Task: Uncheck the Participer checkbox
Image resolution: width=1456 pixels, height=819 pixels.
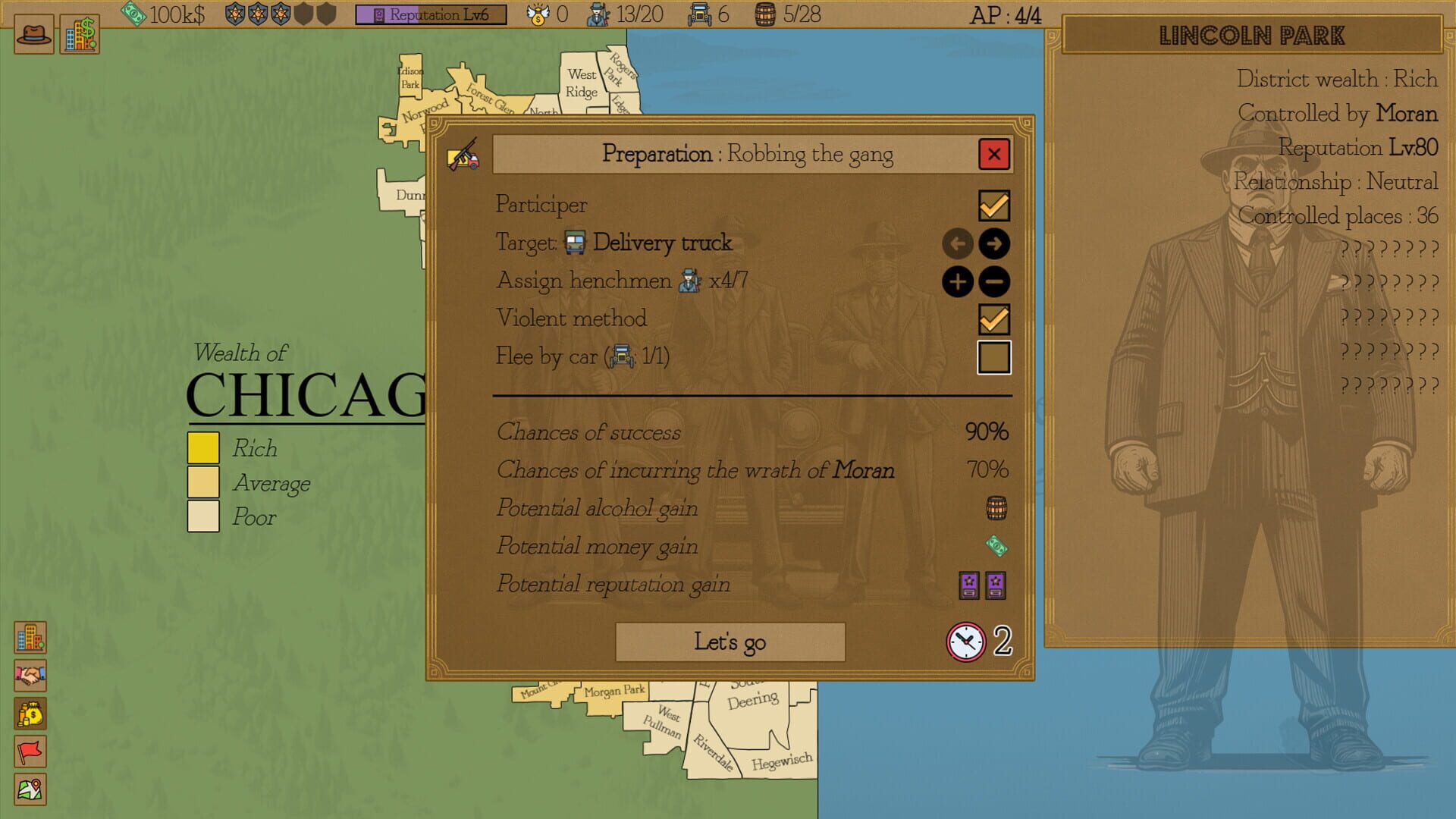Action: [x=995, y=205]
